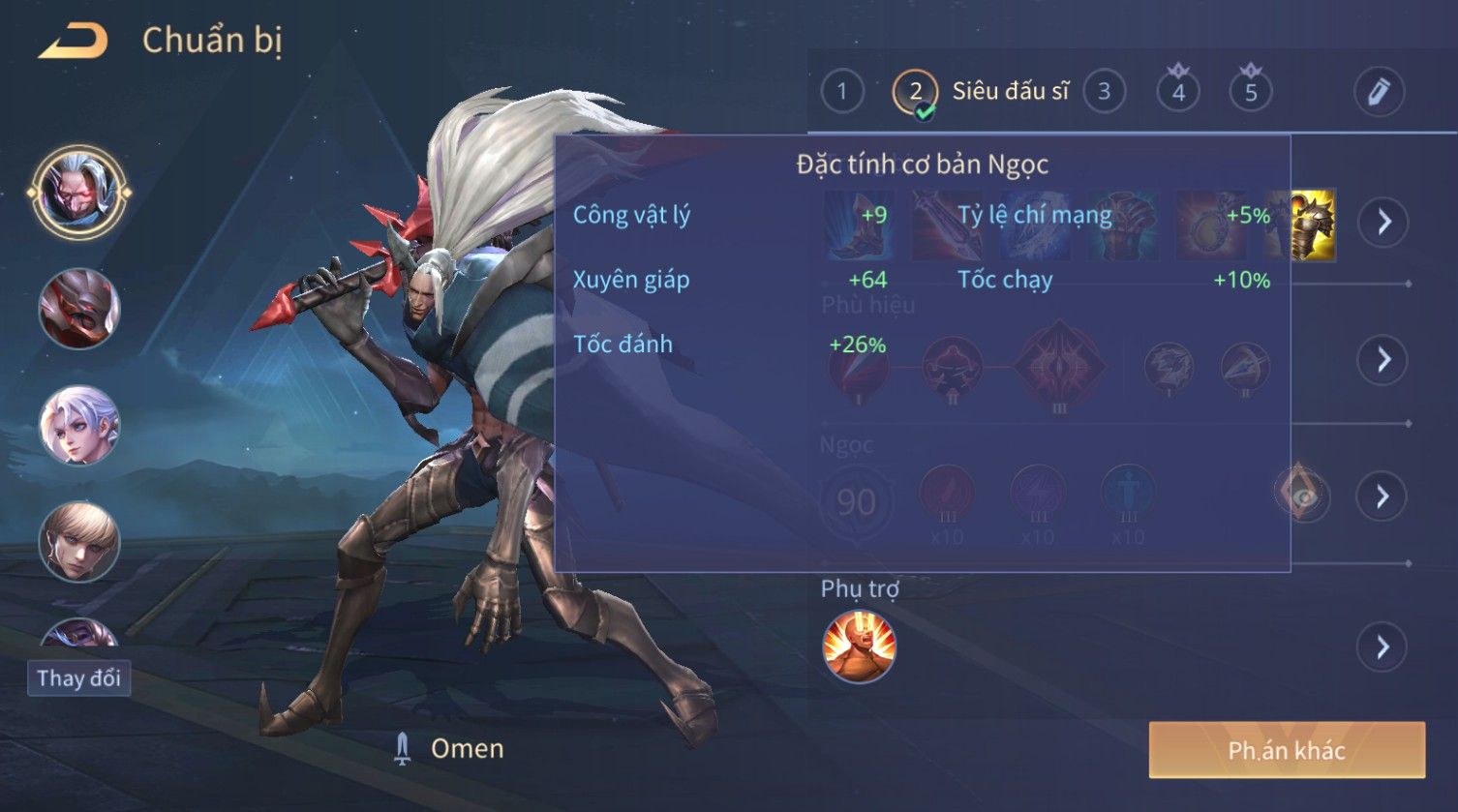The width and height of the screenshot is (1458, 812).
Task: Toggle the eye icon for Ngọc stats
Action: (1303, 496)
